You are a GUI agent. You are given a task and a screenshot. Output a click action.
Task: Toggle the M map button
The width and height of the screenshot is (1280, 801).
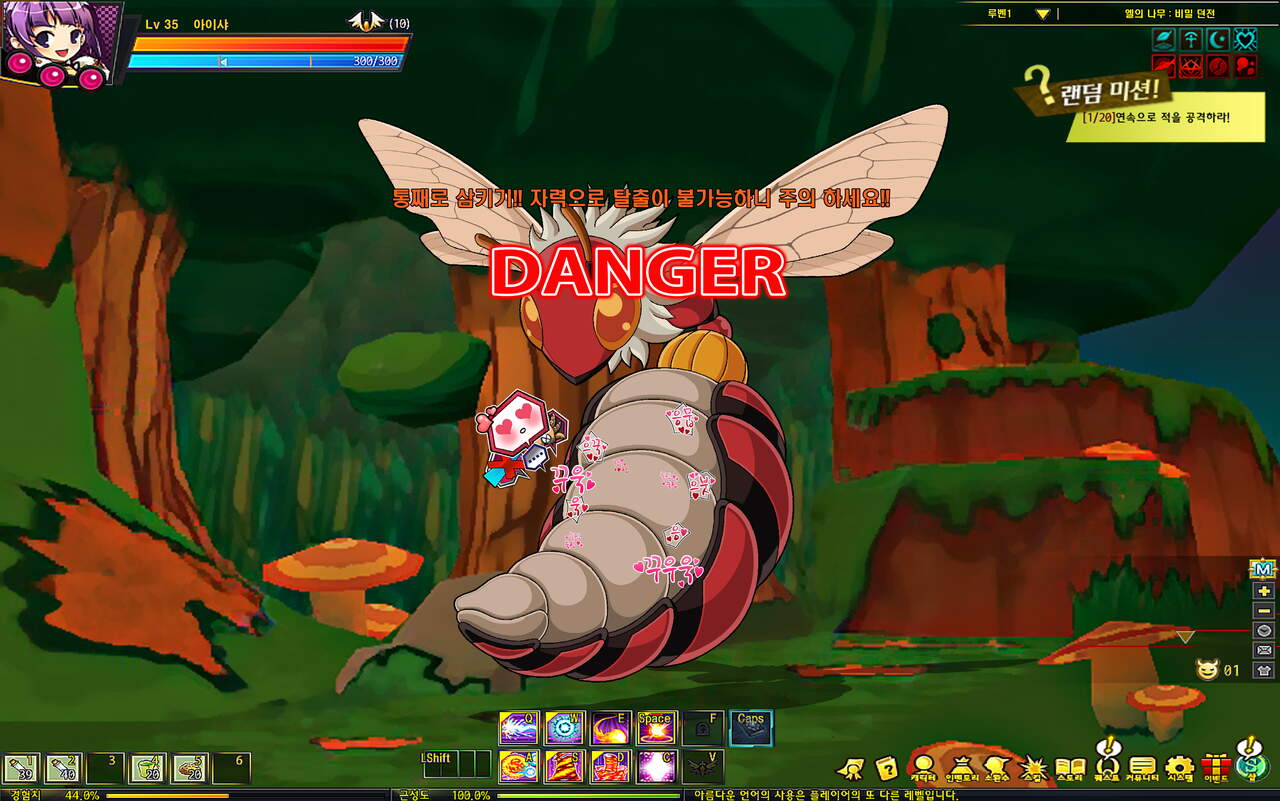point(1263,570)
